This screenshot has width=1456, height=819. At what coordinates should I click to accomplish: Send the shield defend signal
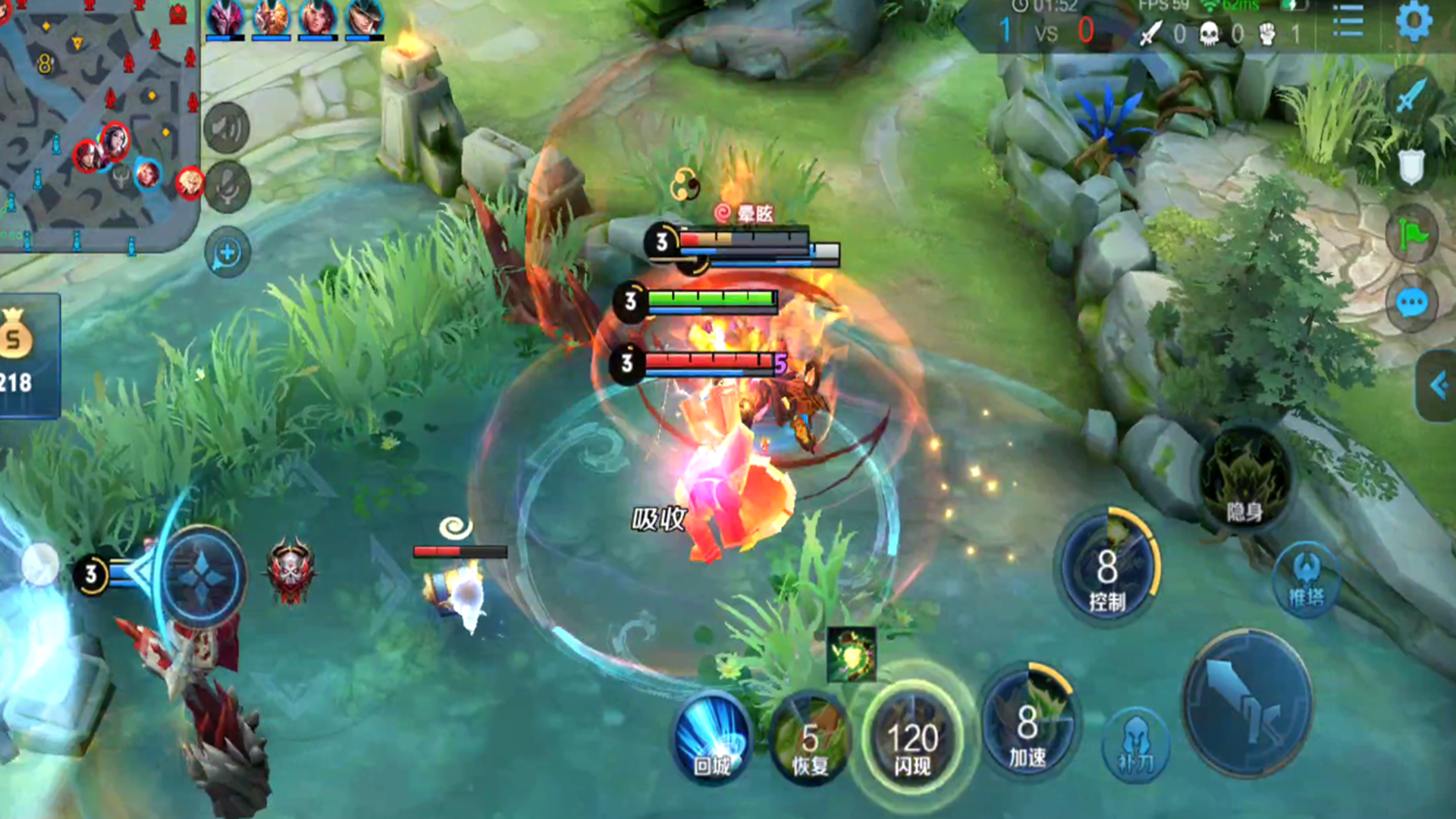1411,167
